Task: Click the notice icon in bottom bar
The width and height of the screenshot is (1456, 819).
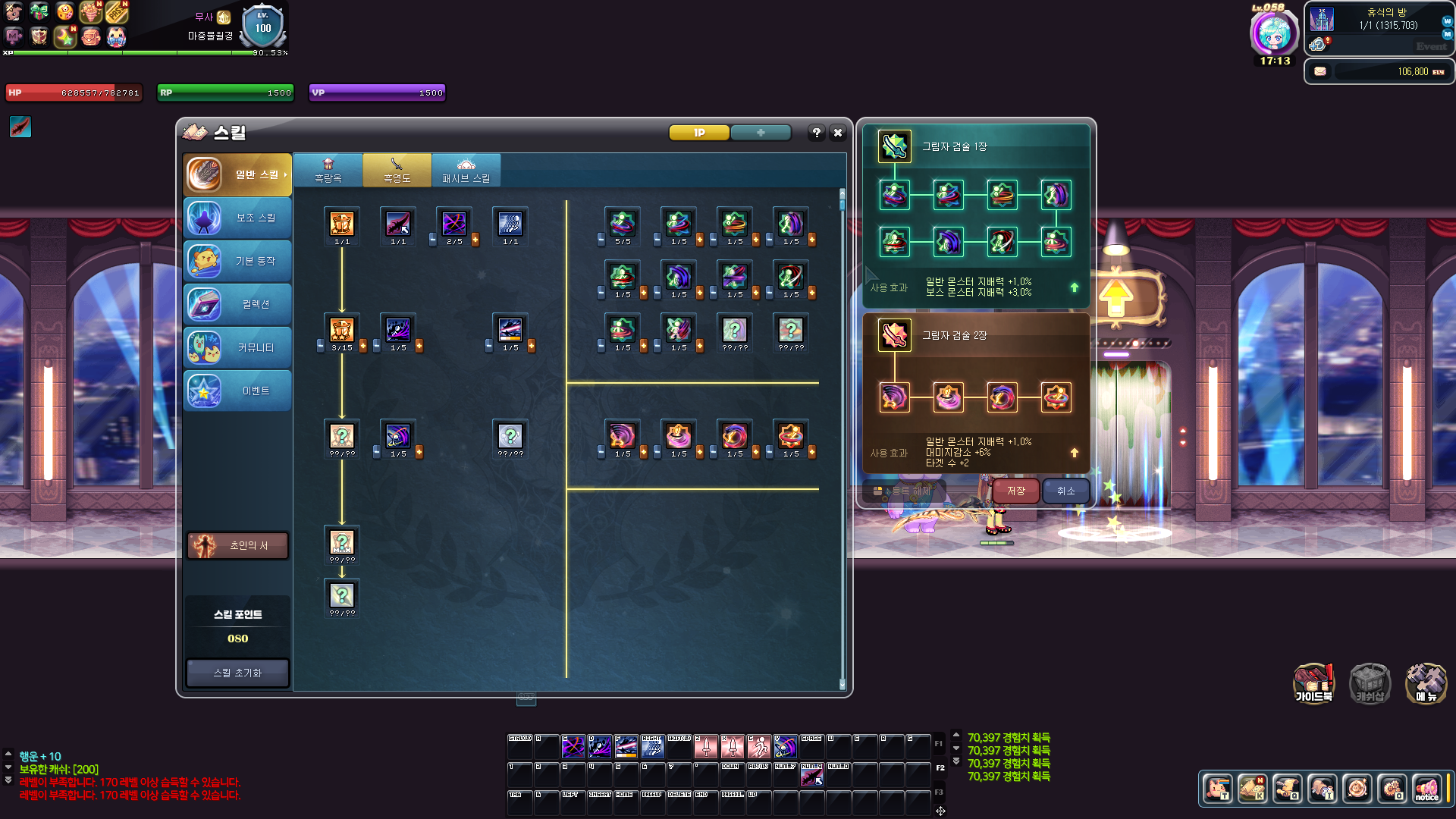Action: [x=1426, y=789]
